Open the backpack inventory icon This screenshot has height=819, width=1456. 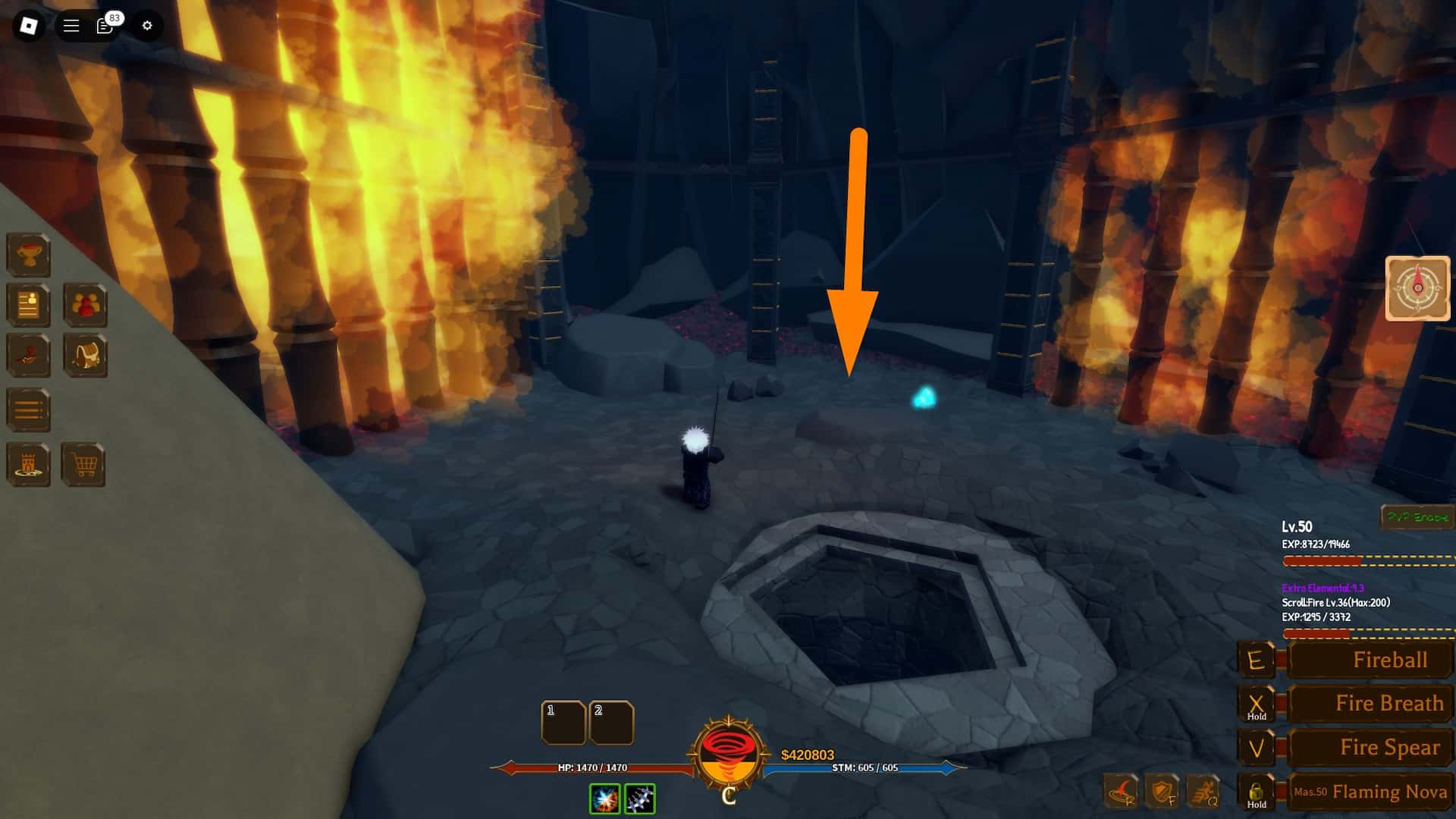(86, 356)
